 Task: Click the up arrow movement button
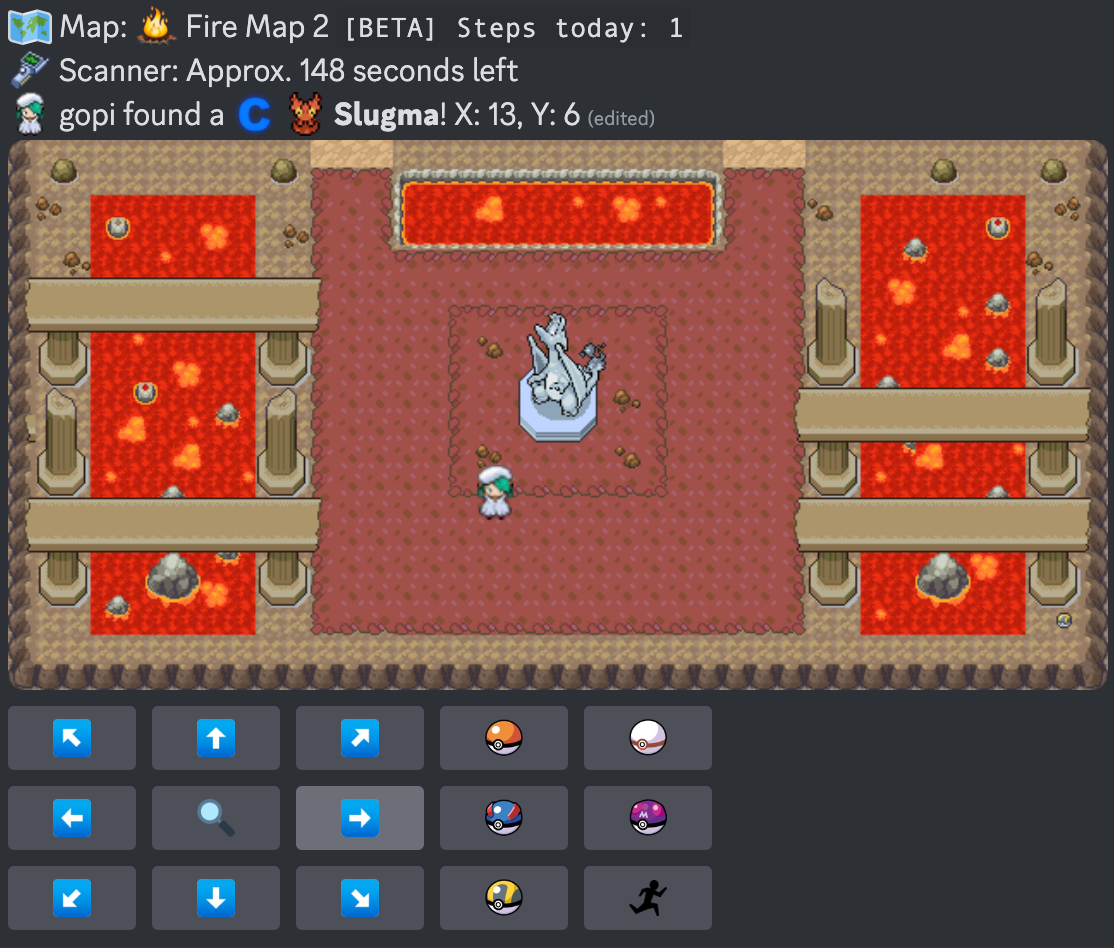216,738
